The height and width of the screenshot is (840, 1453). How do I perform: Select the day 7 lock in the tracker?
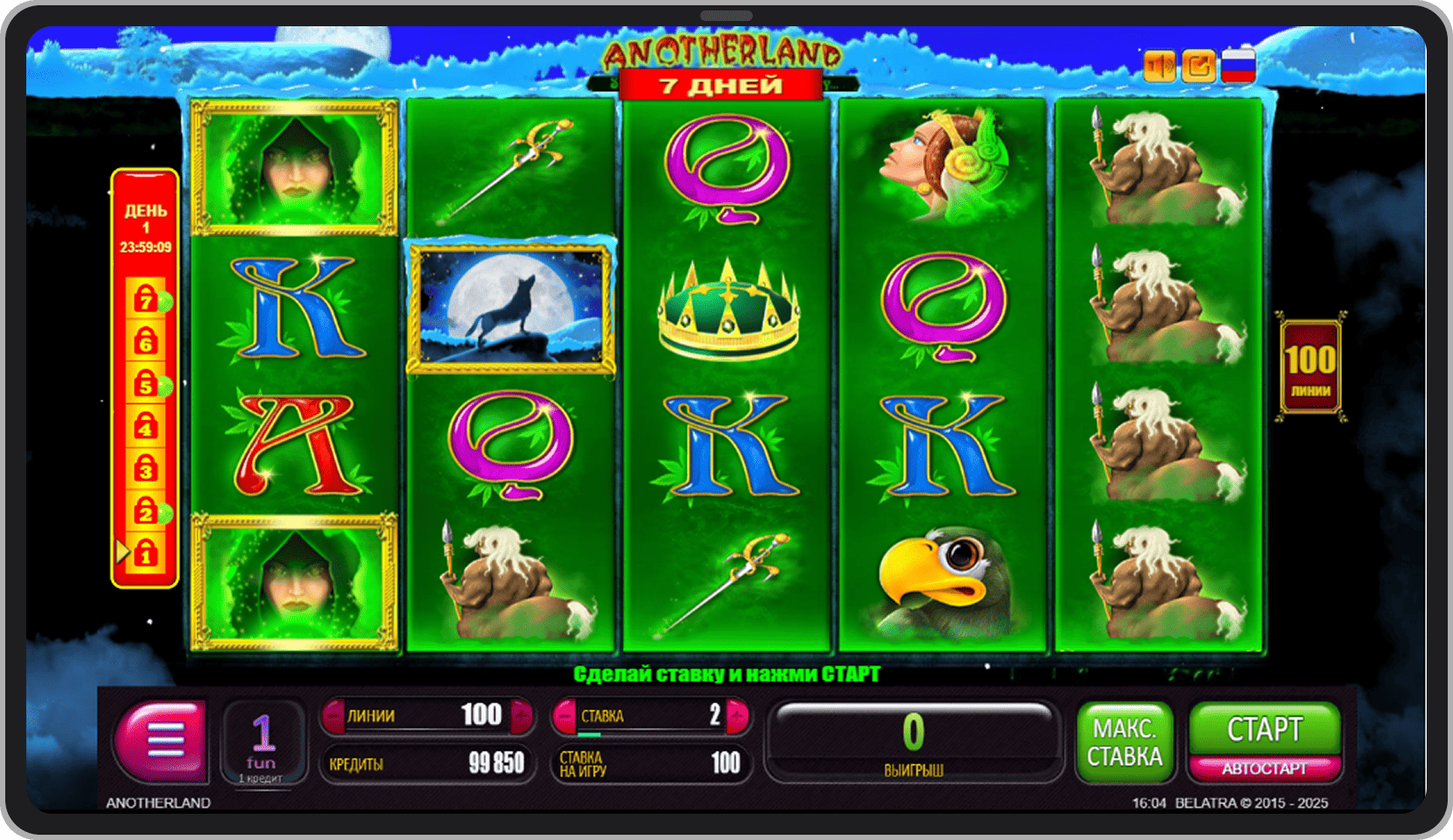click(146, 299)
